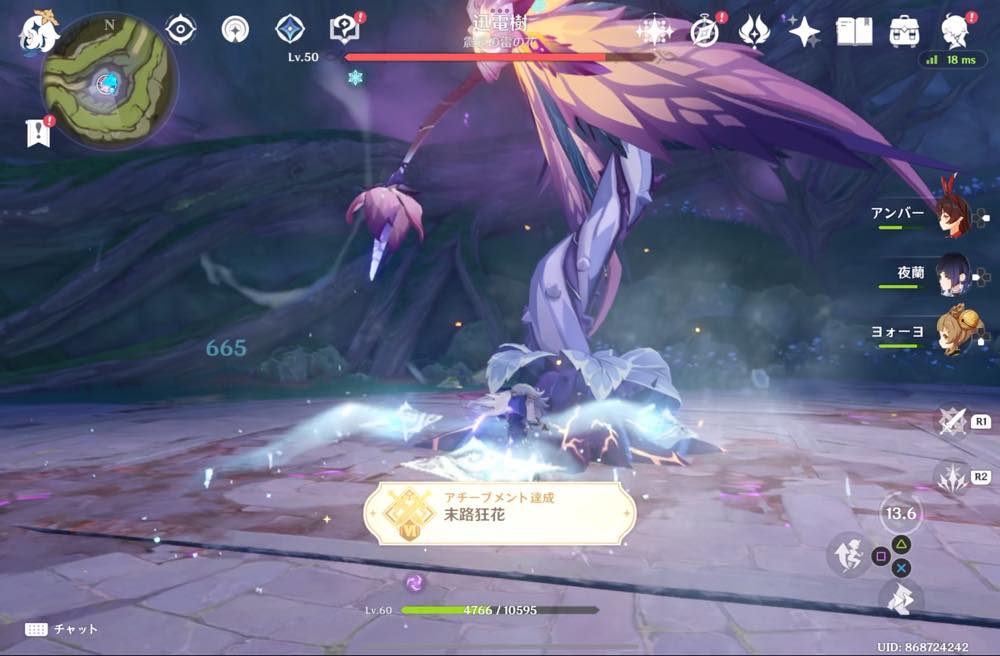This screenshot has width=1000, height=656.
Task: Select the blue diamond star icon
Action: 290,30
